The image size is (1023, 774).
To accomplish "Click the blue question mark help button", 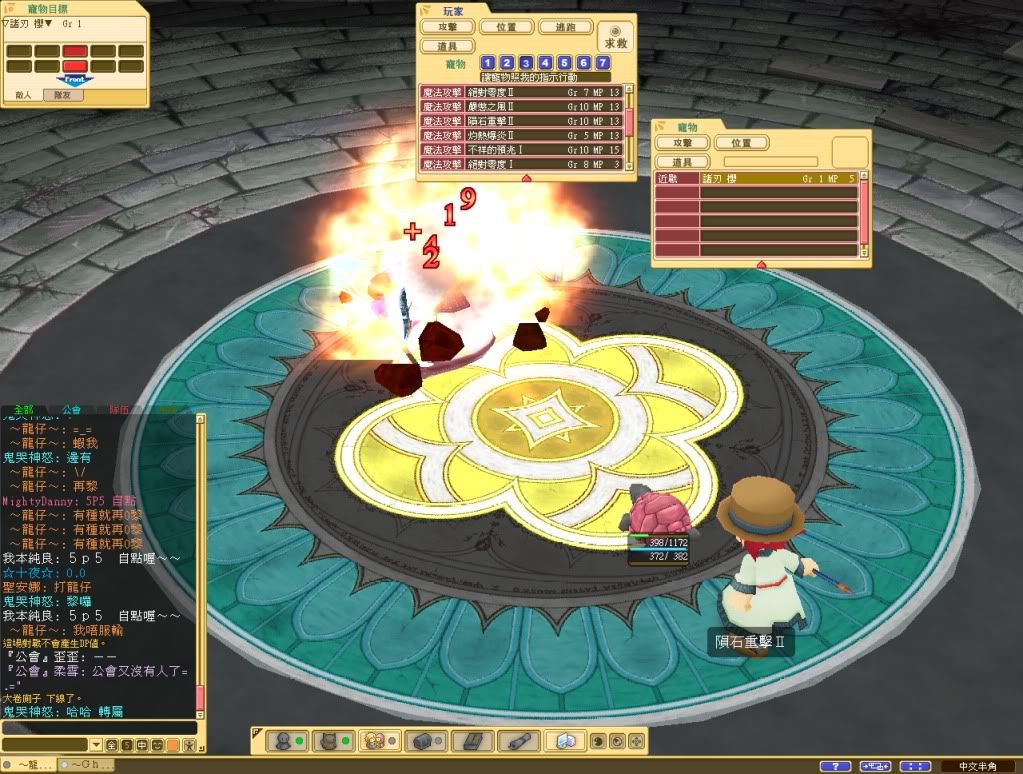I will click(x=835, y=766).
